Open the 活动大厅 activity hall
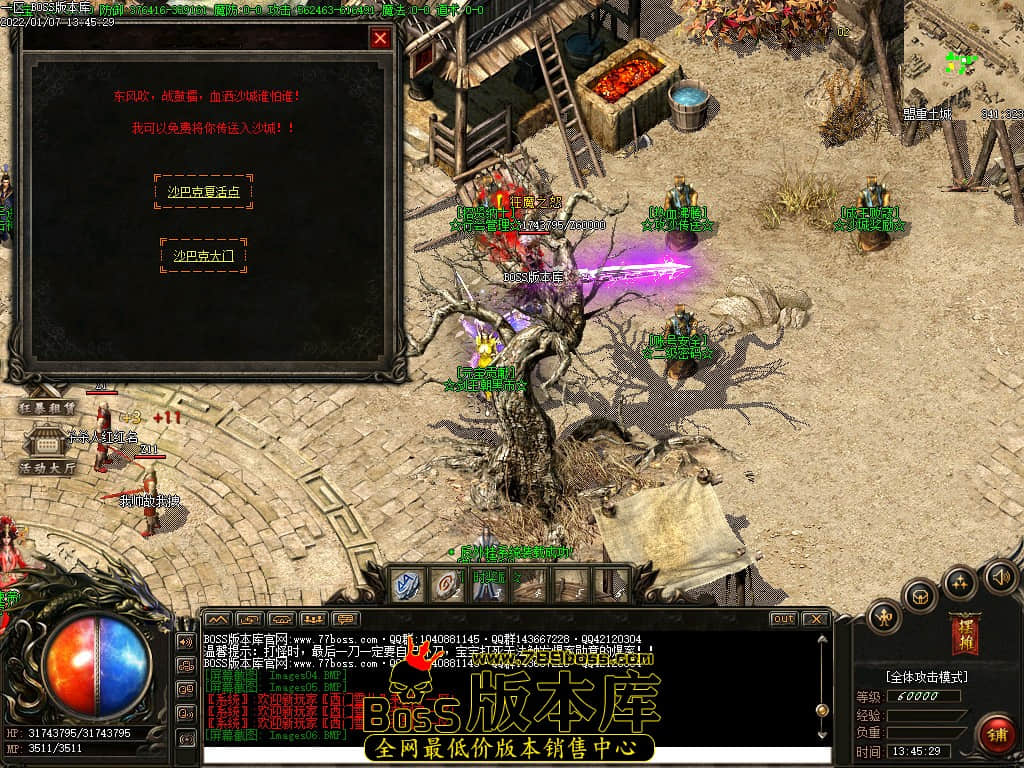This screenshot has height=768, width=1024. click(x=47, y=468)
